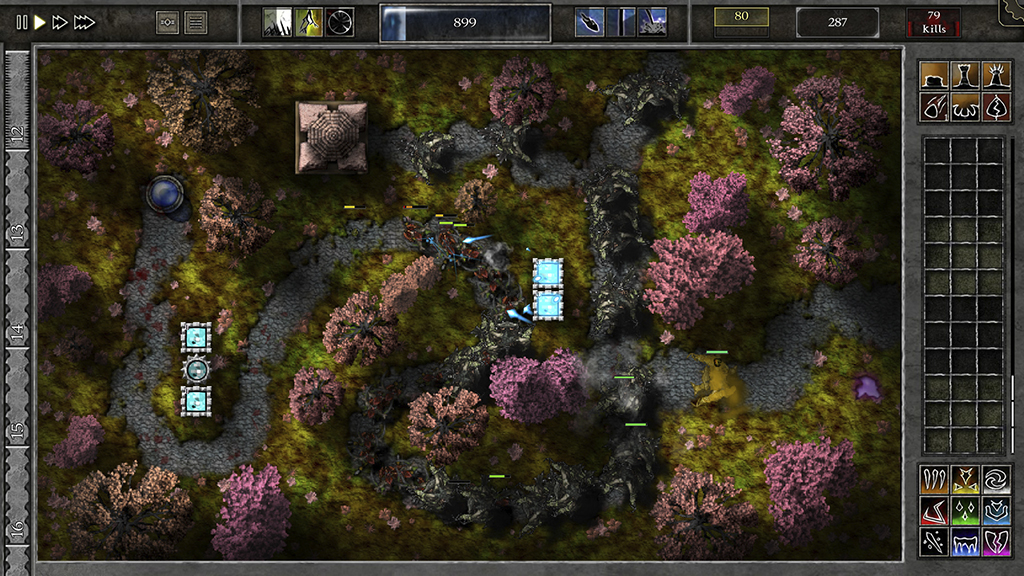Create a gem with the swirl skill
1024x576 pixels.
click(x=995, y=480)
